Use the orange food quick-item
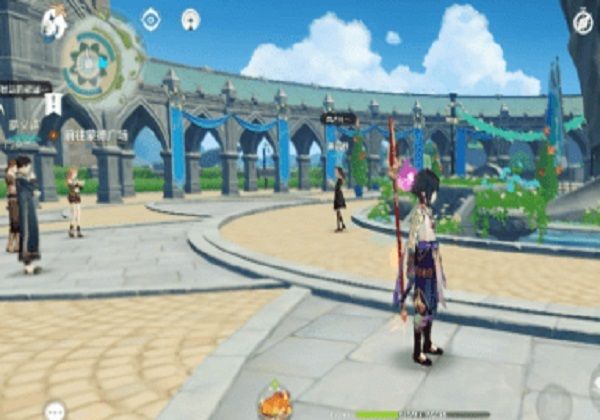Image resolution: width=600 pixels, height=420 pixels. click(275, 402)
